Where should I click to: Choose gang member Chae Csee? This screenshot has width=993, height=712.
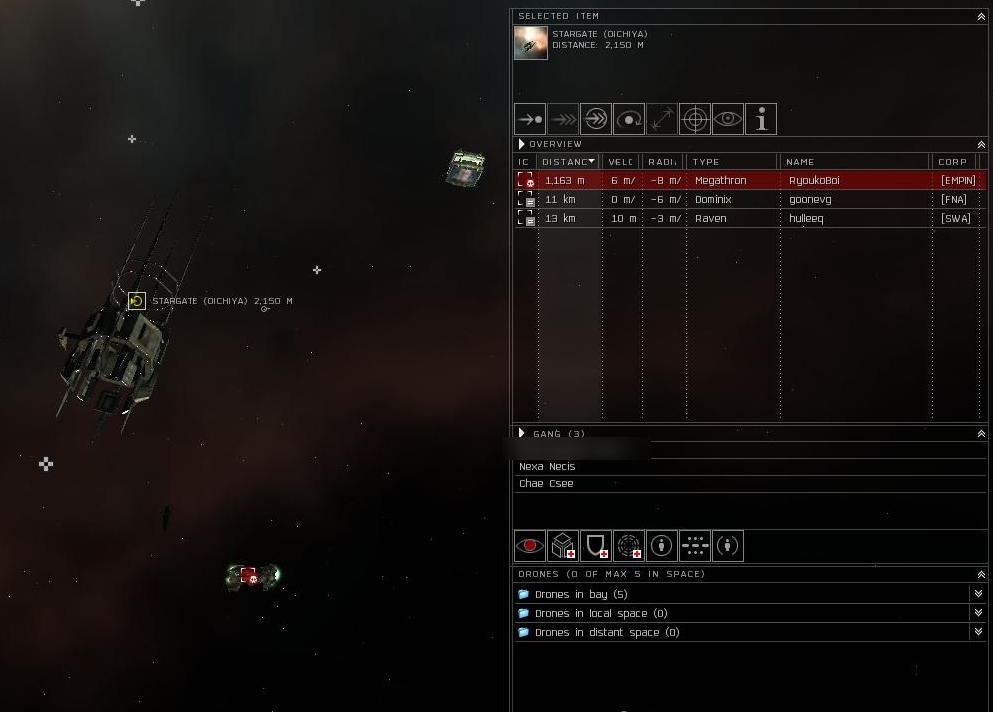(x=546, y=484)
